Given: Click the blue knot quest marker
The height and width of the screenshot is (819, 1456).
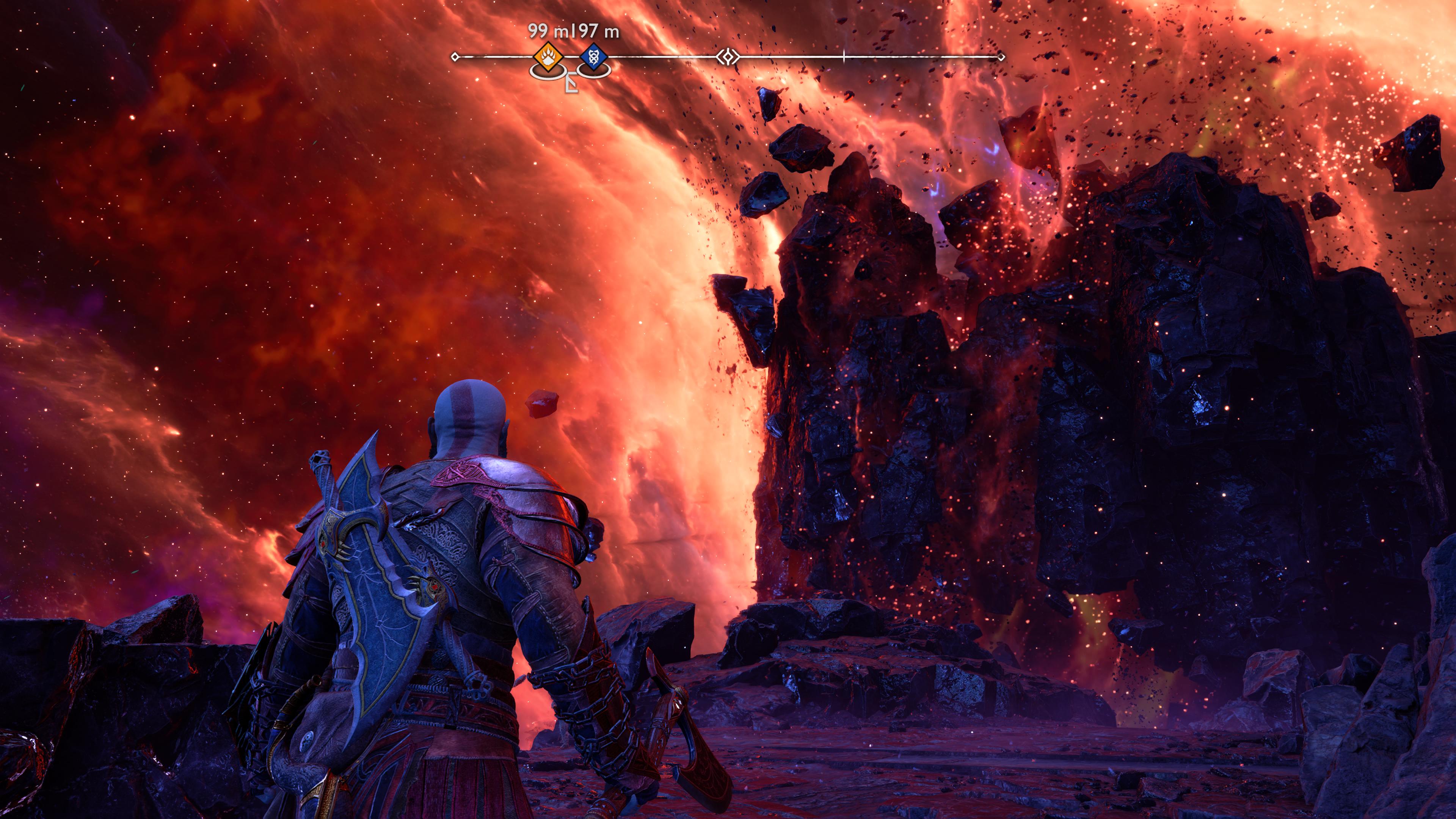Looking at the screenshot, I should point(593,58).
